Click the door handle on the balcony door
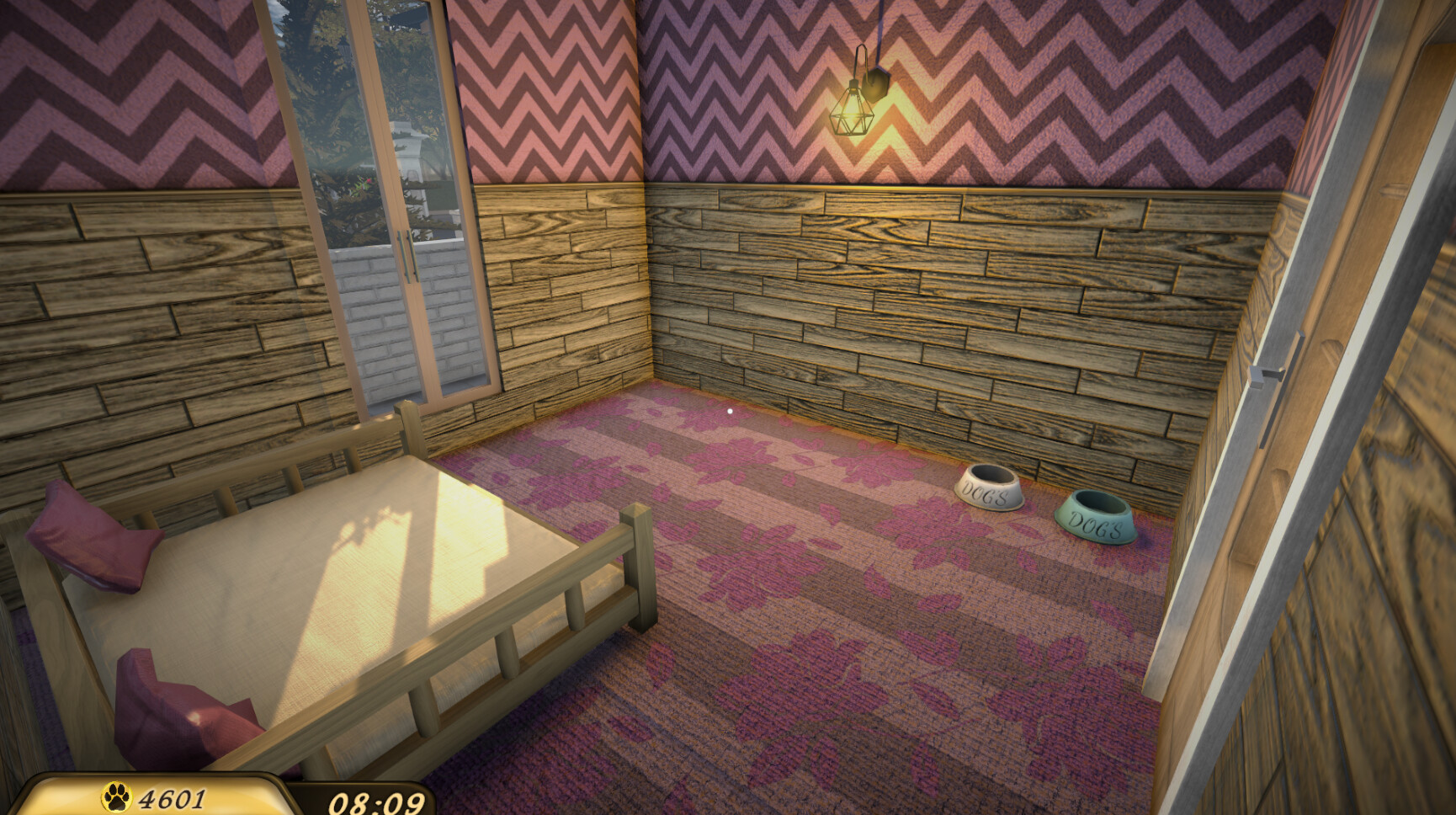This screenshot has width=1456, height=815. pyautogui.click(x=410, y=253)
